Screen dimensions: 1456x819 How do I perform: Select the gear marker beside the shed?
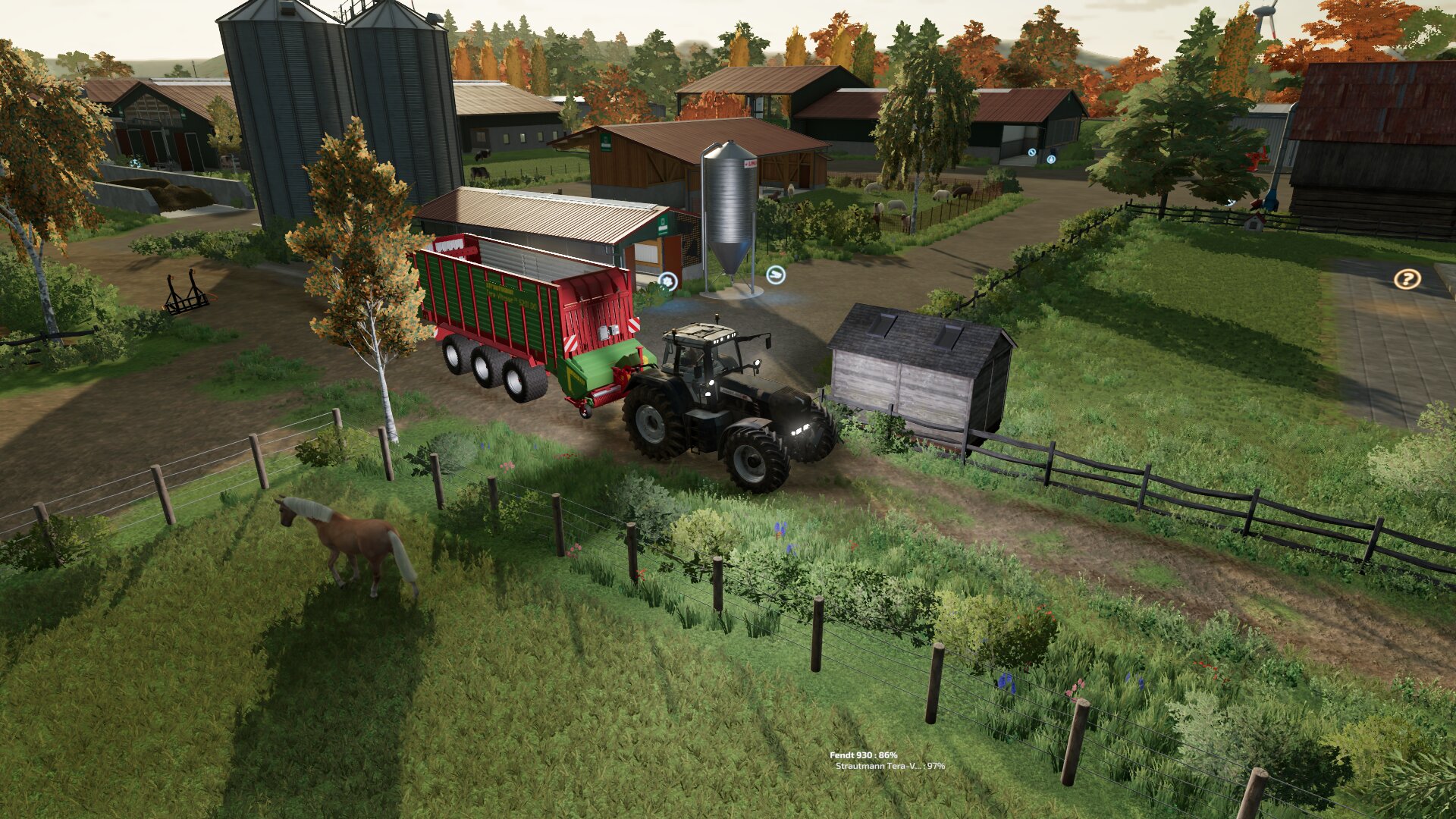click(x=667, y=282)
